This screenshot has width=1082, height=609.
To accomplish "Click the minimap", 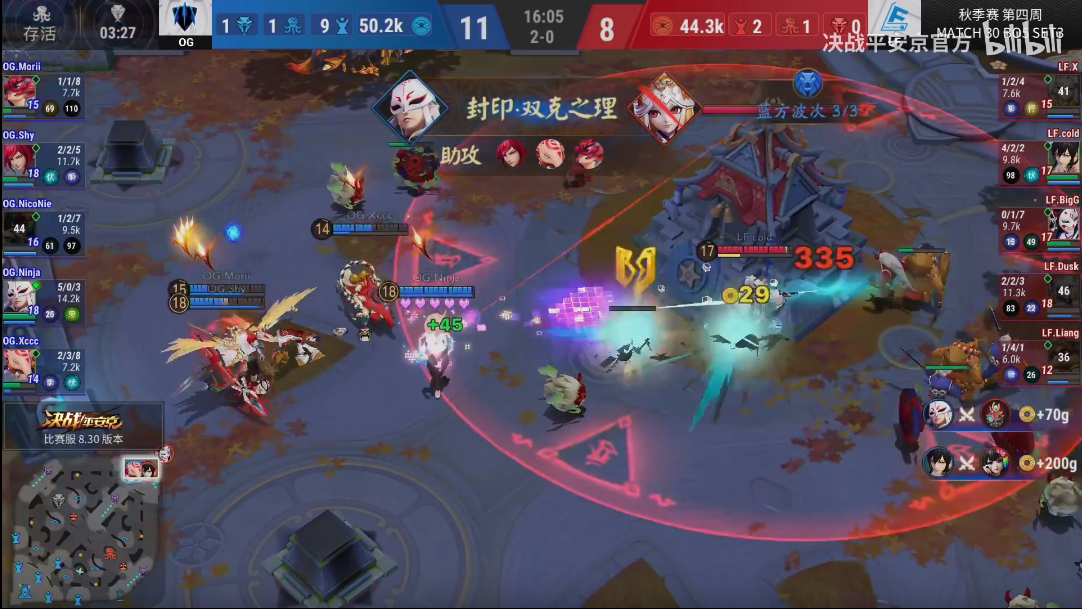I will 83,518.
